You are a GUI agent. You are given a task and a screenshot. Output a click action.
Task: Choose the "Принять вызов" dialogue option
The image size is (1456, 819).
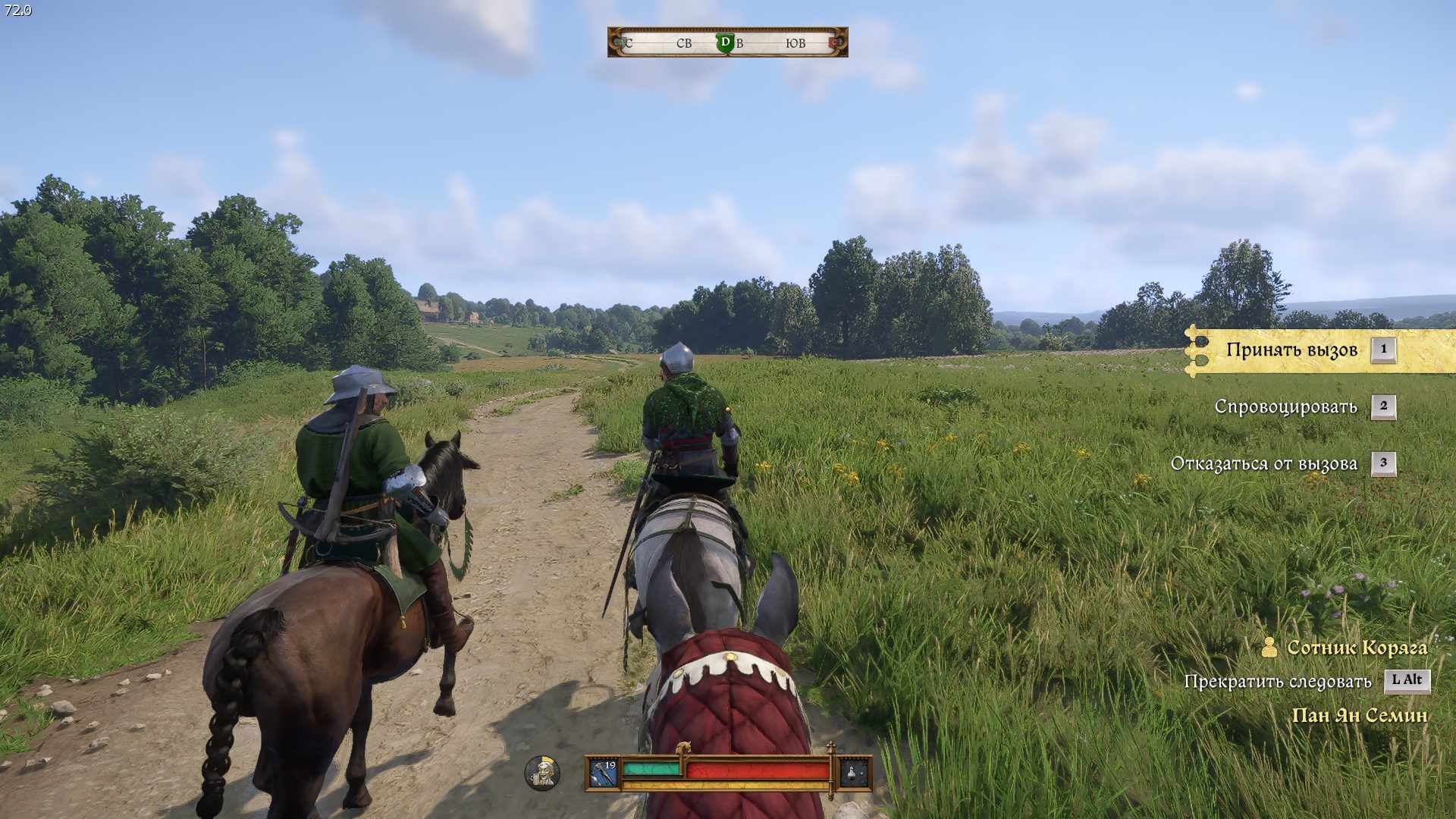click(1291, 350)
